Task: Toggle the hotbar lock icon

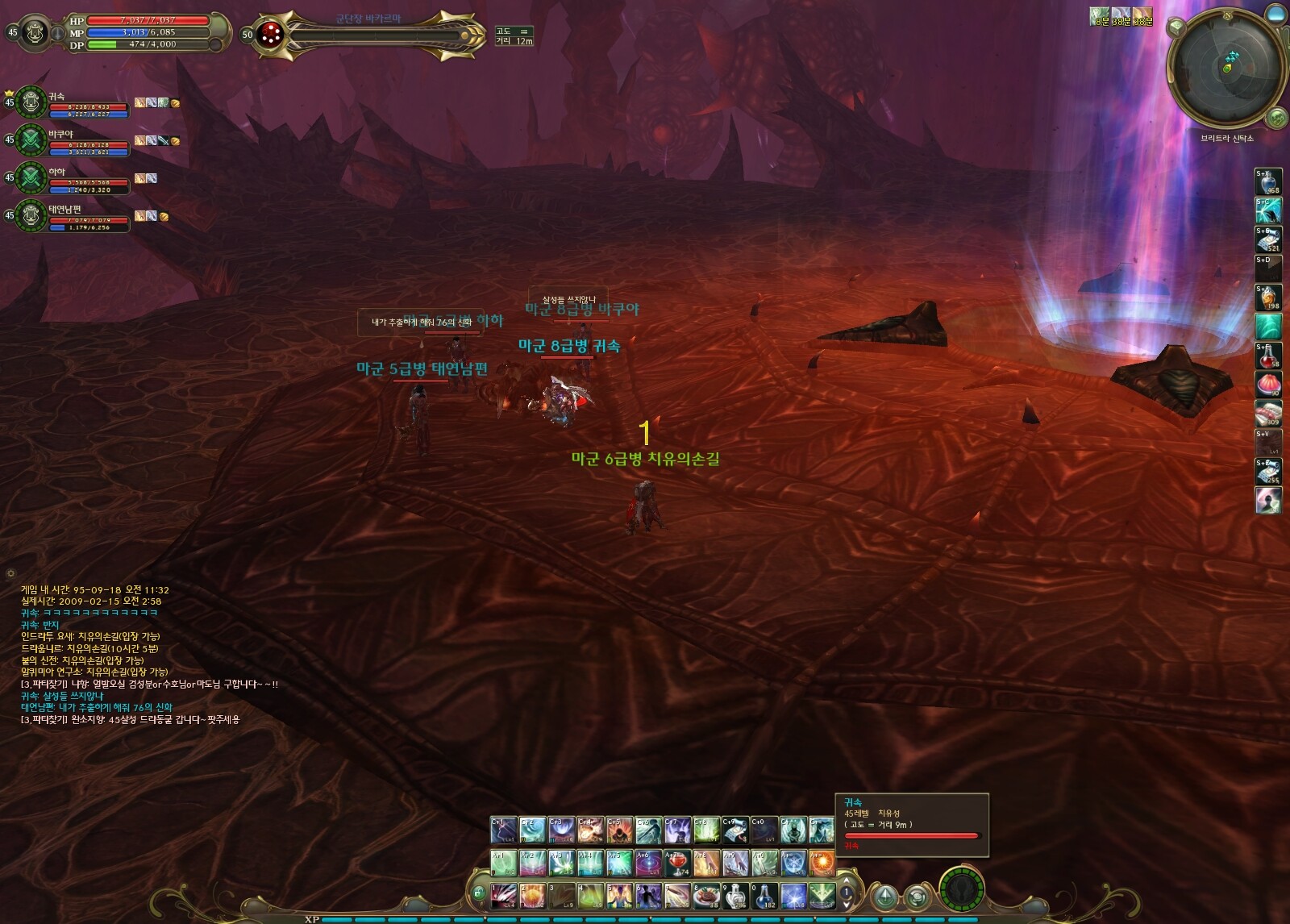Action: [479, 893]
